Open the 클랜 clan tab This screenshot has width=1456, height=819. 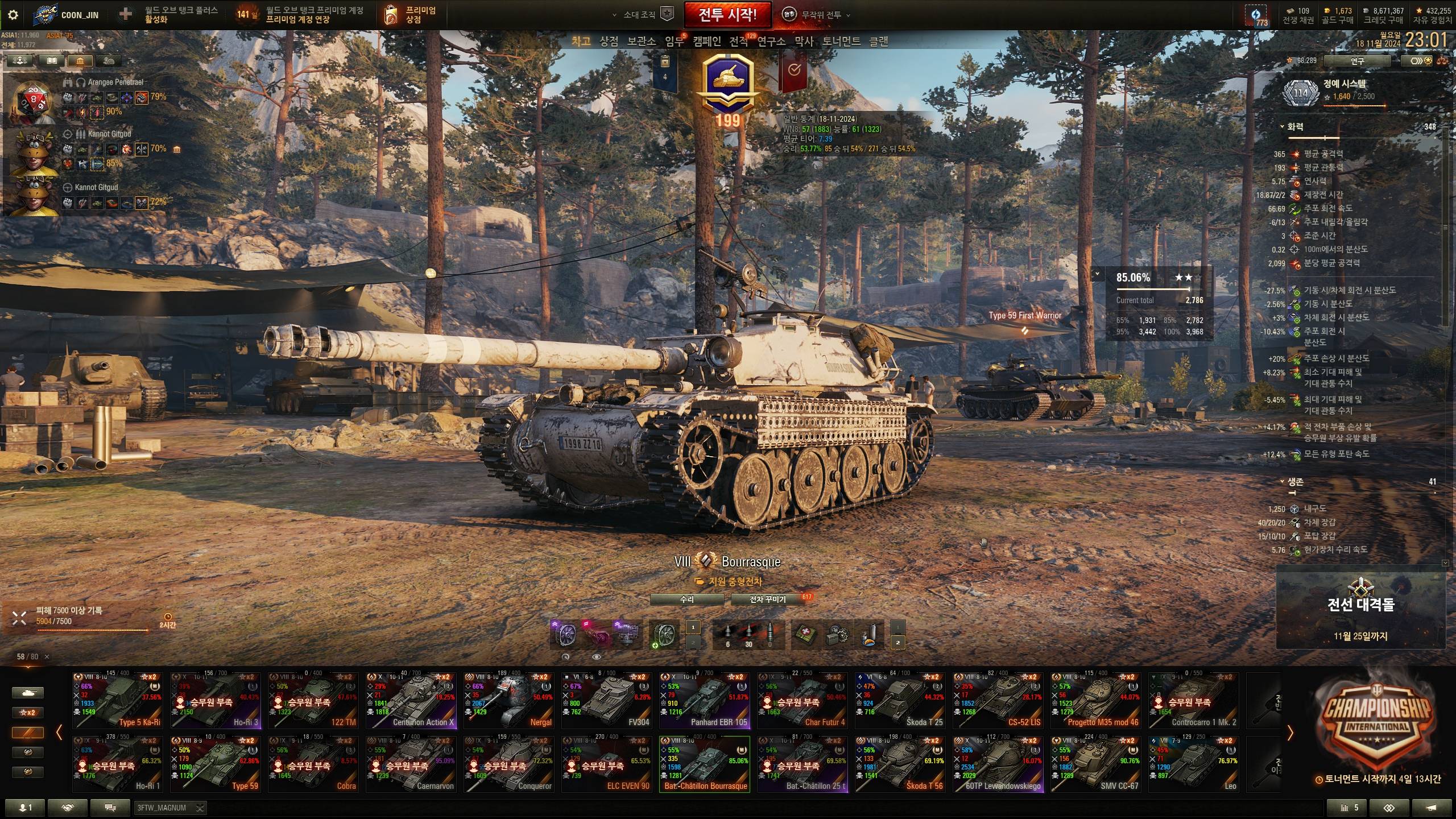point(878,41)
